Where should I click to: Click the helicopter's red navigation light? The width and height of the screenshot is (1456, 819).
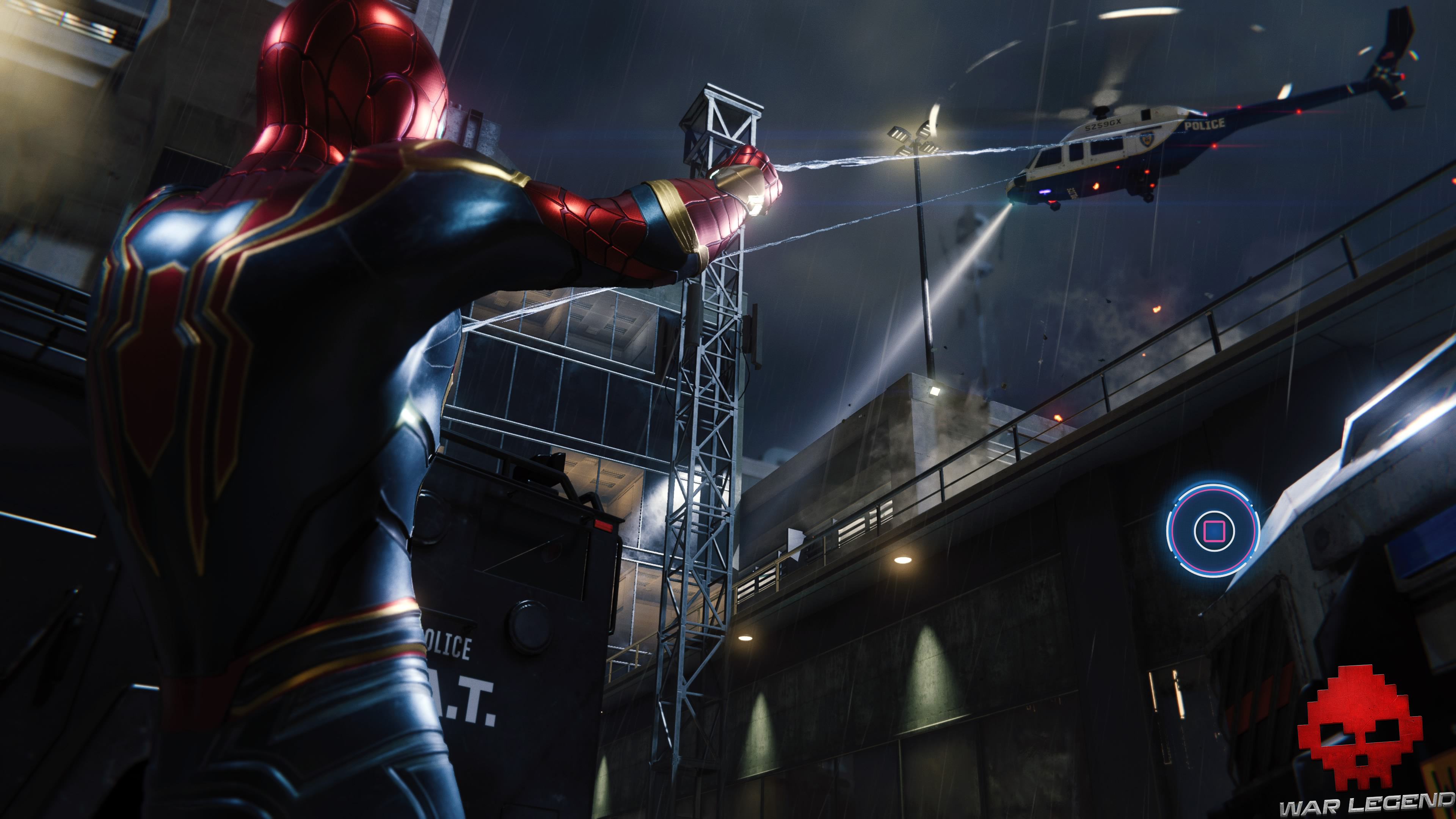[x=1214, y=146]
